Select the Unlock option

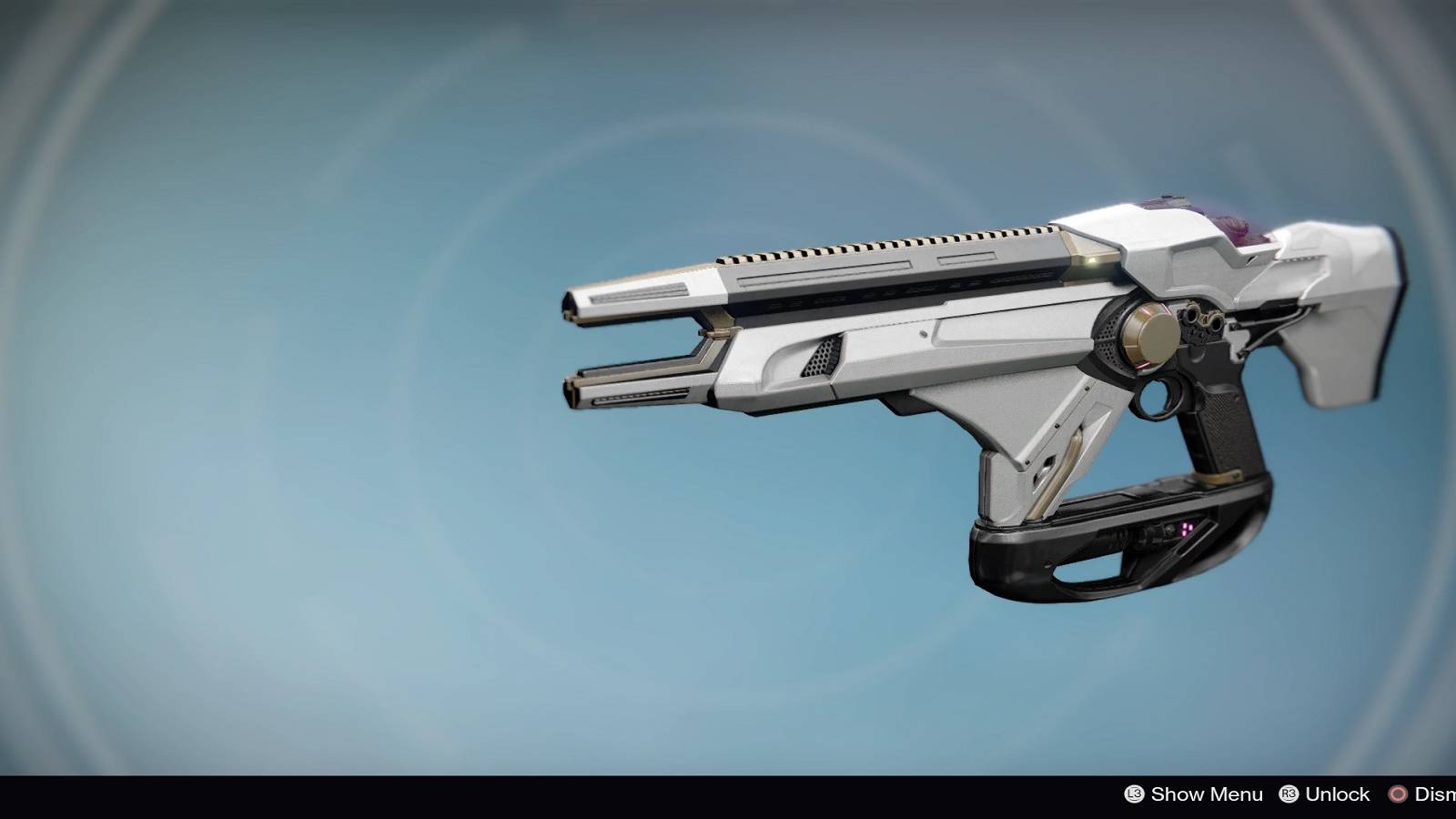1340,794
